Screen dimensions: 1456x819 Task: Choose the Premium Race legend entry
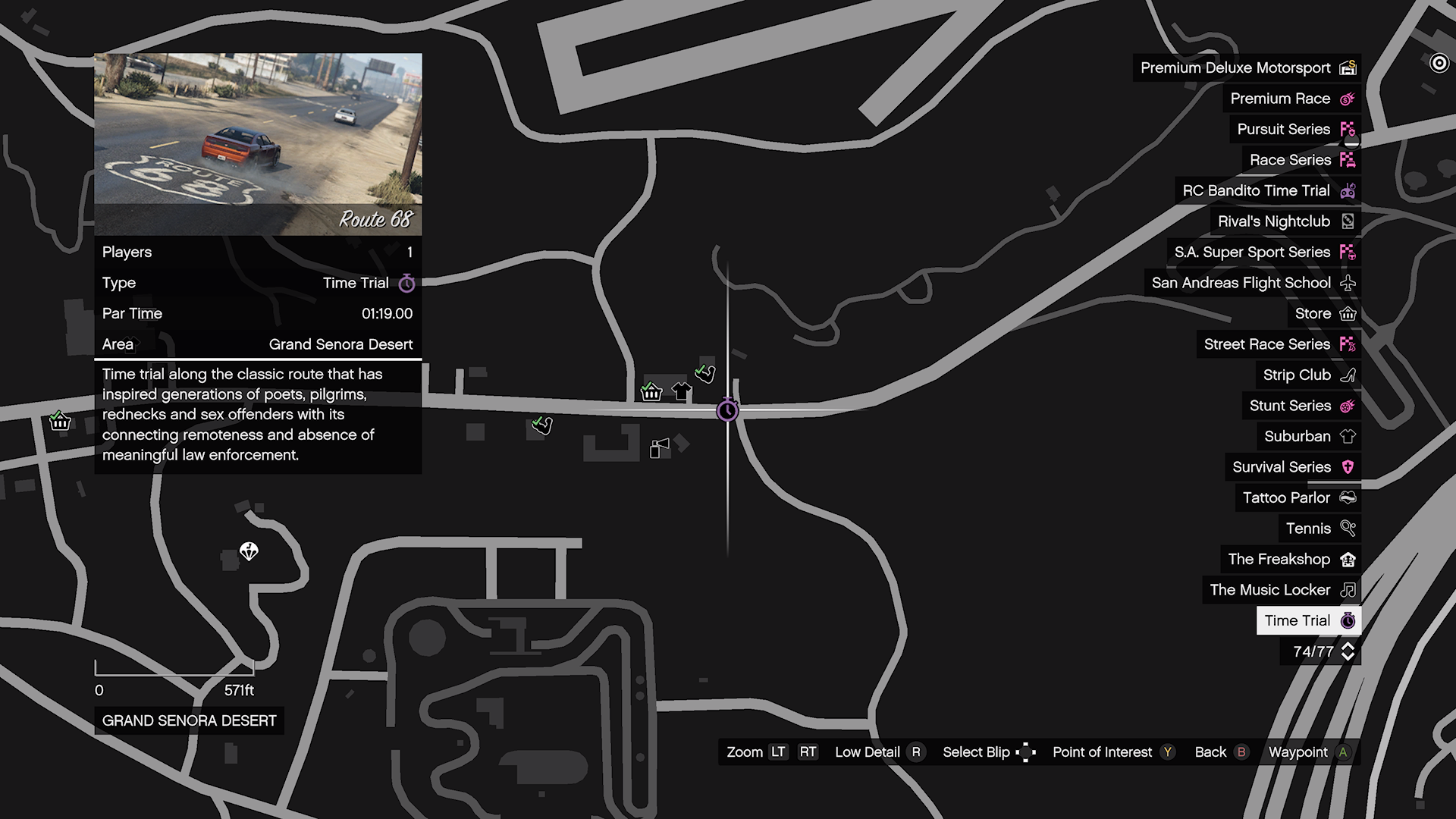click(1292, 99)
